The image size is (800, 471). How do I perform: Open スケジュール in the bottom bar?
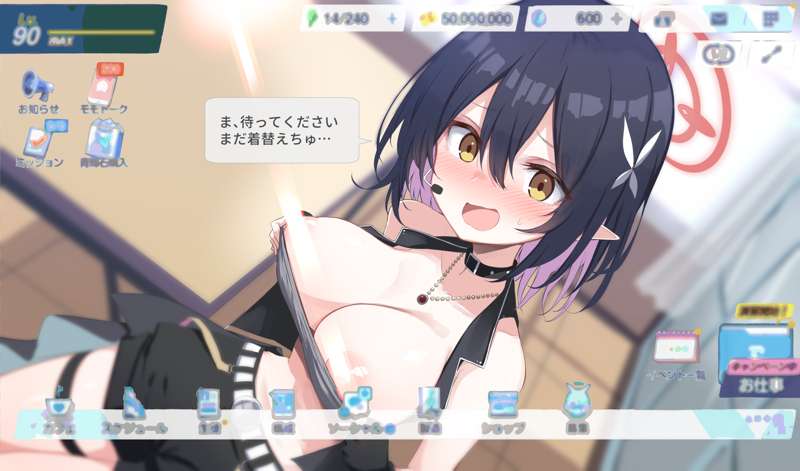tap(133, 408)
